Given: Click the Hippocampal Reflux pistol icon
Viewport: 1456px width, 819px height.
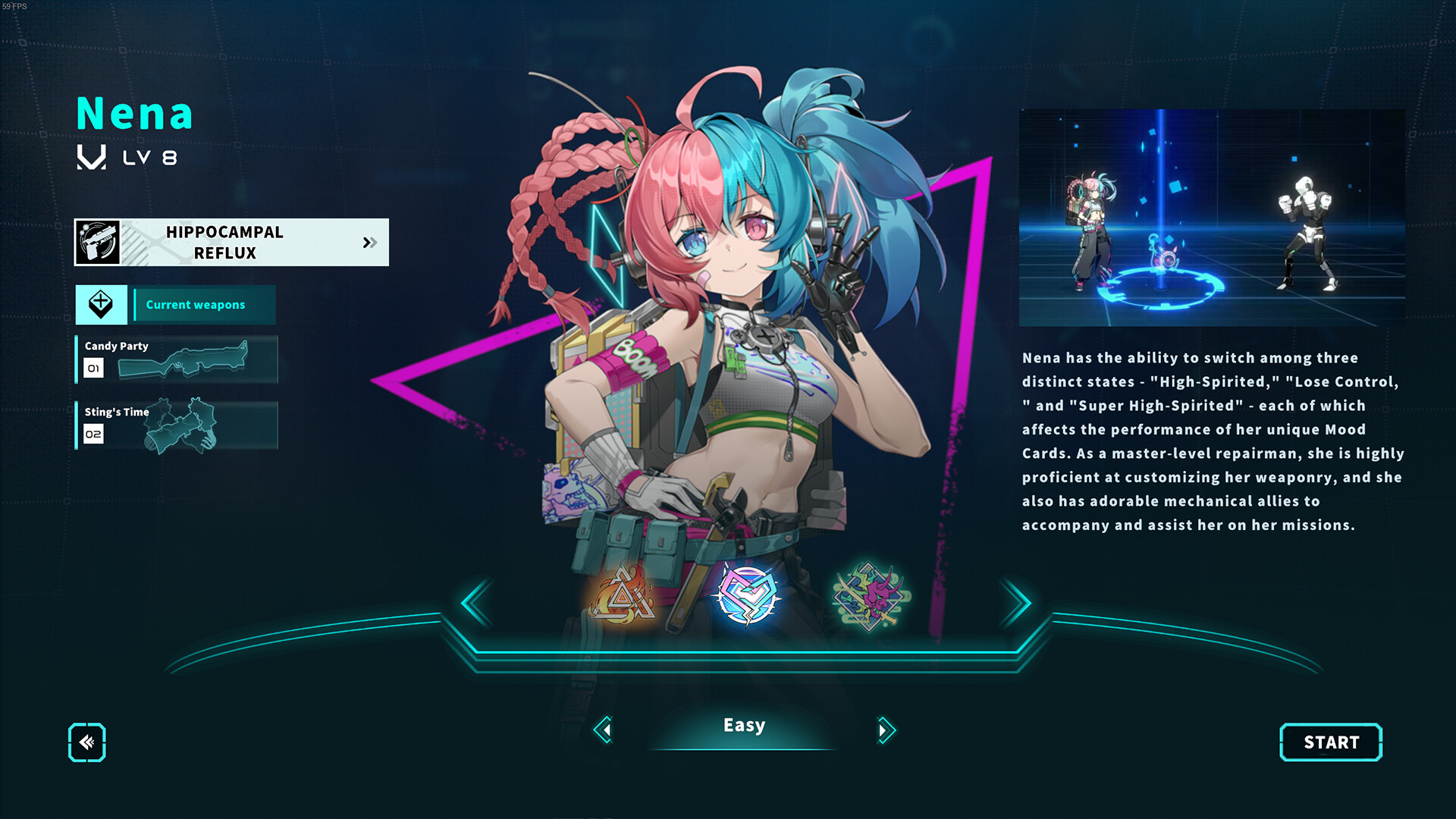Looking at the screenshot, I should [x=100, y=242].
